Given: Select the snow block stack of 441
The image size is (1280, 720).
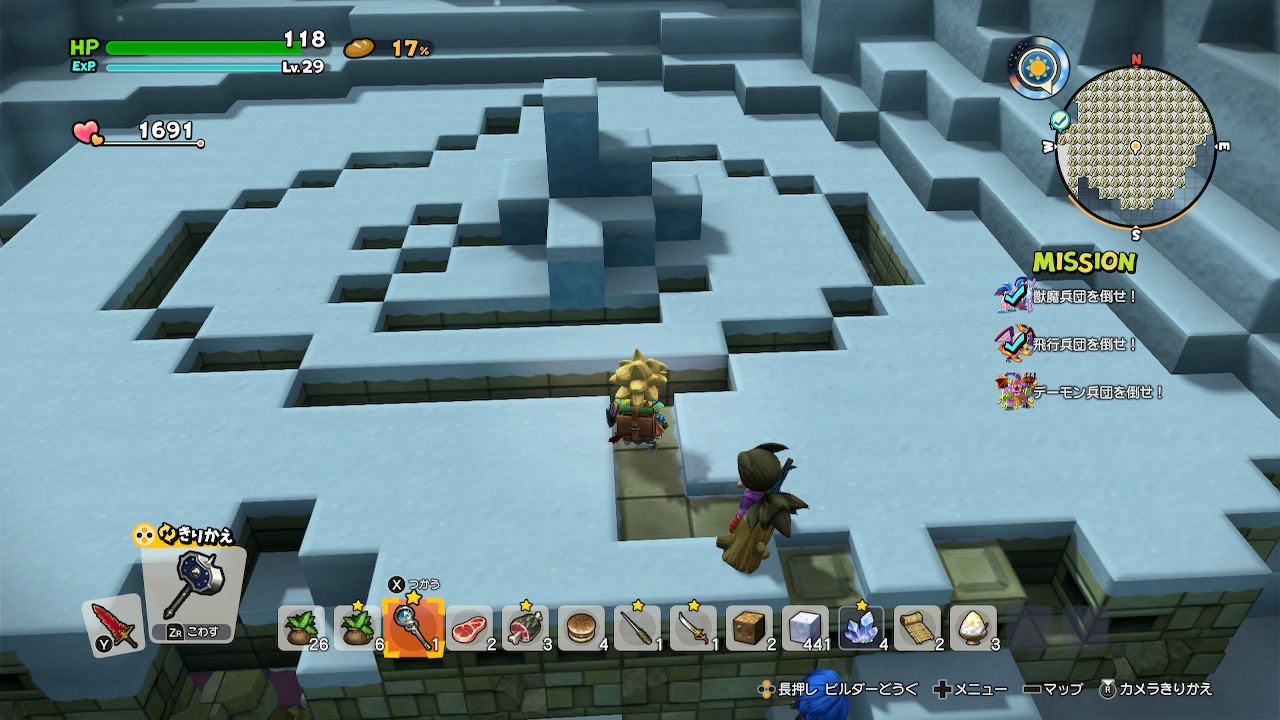Looking at the screenshot, I should pyautogui.click(x=805, y=629).
